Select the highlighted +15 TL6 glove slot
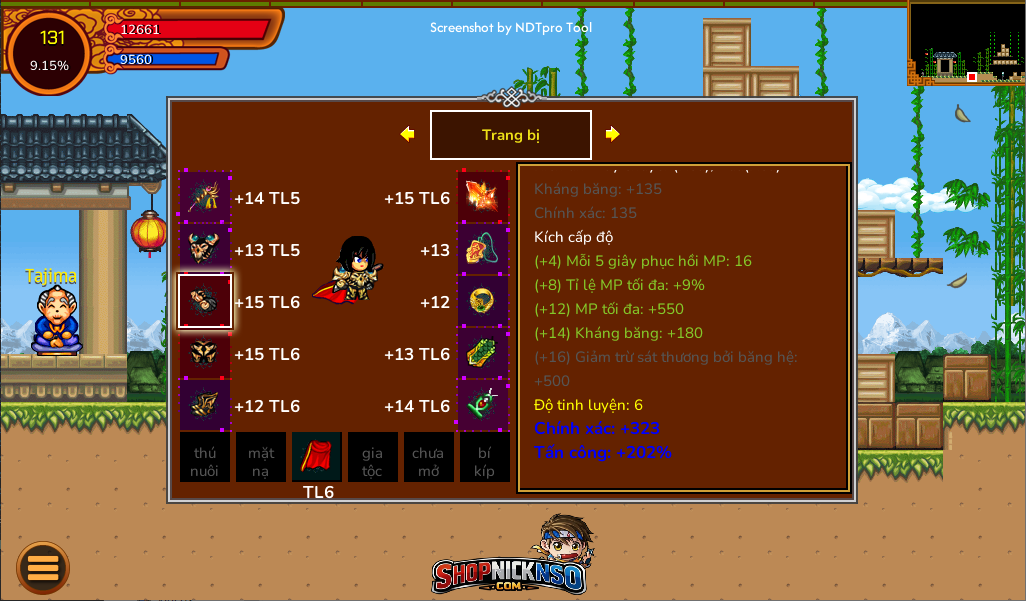Viewport: 1026px width, 601px height. pos(205,301)
